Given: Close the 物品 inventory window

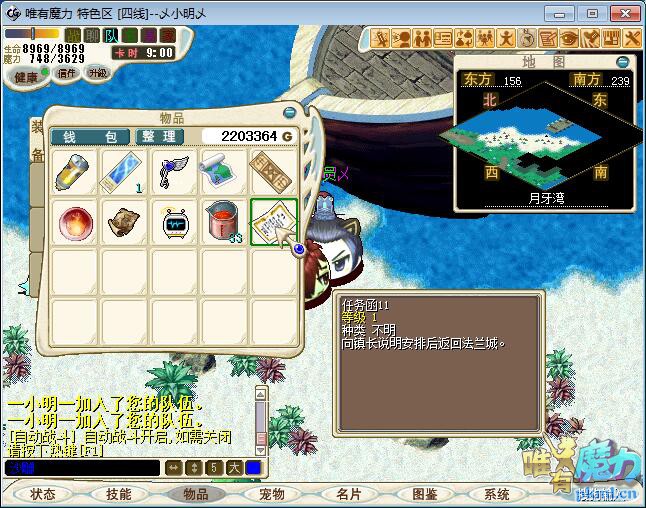Looking at the screenshot, I should (290, 114).
